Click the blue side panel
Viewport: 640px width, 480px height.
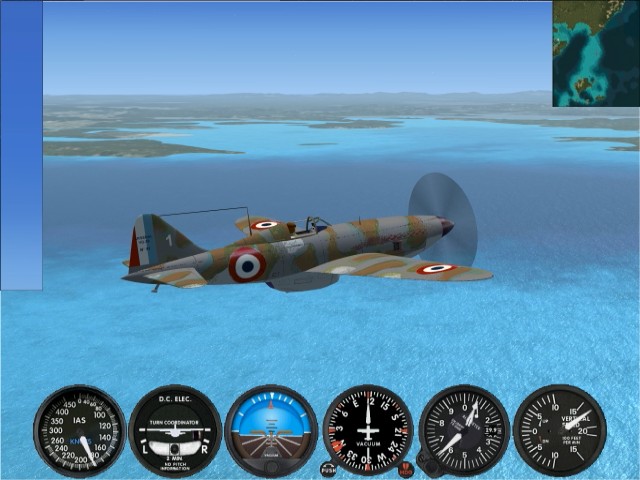21,146
